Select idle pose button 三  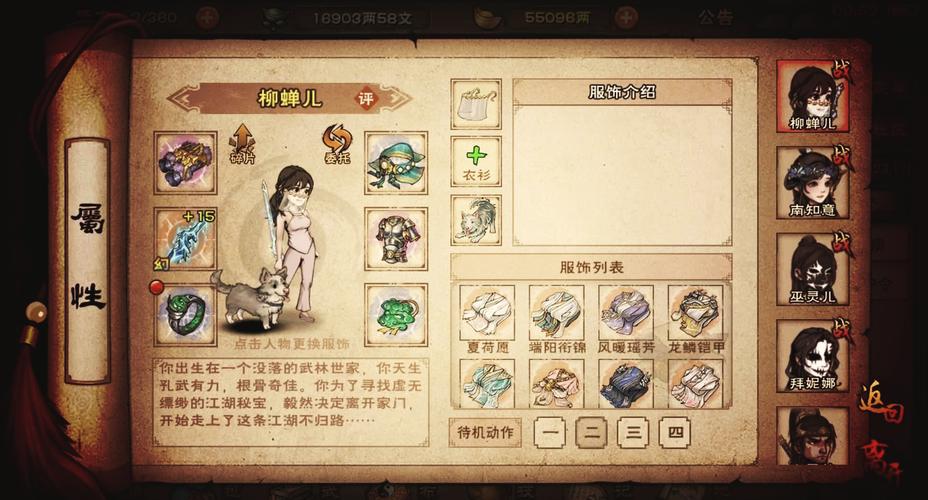tap(632, 432)
